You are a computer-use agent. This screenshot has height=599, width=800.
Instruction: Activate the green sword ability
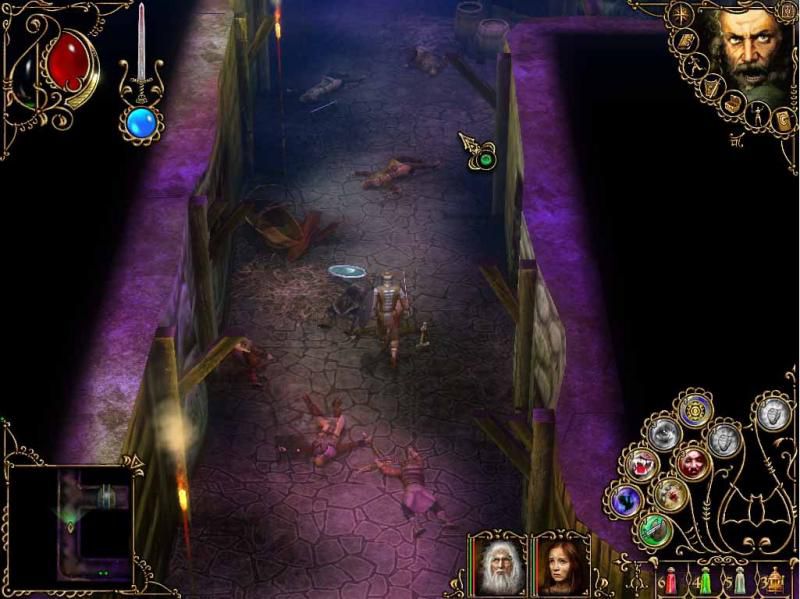[x=655, y=529]
